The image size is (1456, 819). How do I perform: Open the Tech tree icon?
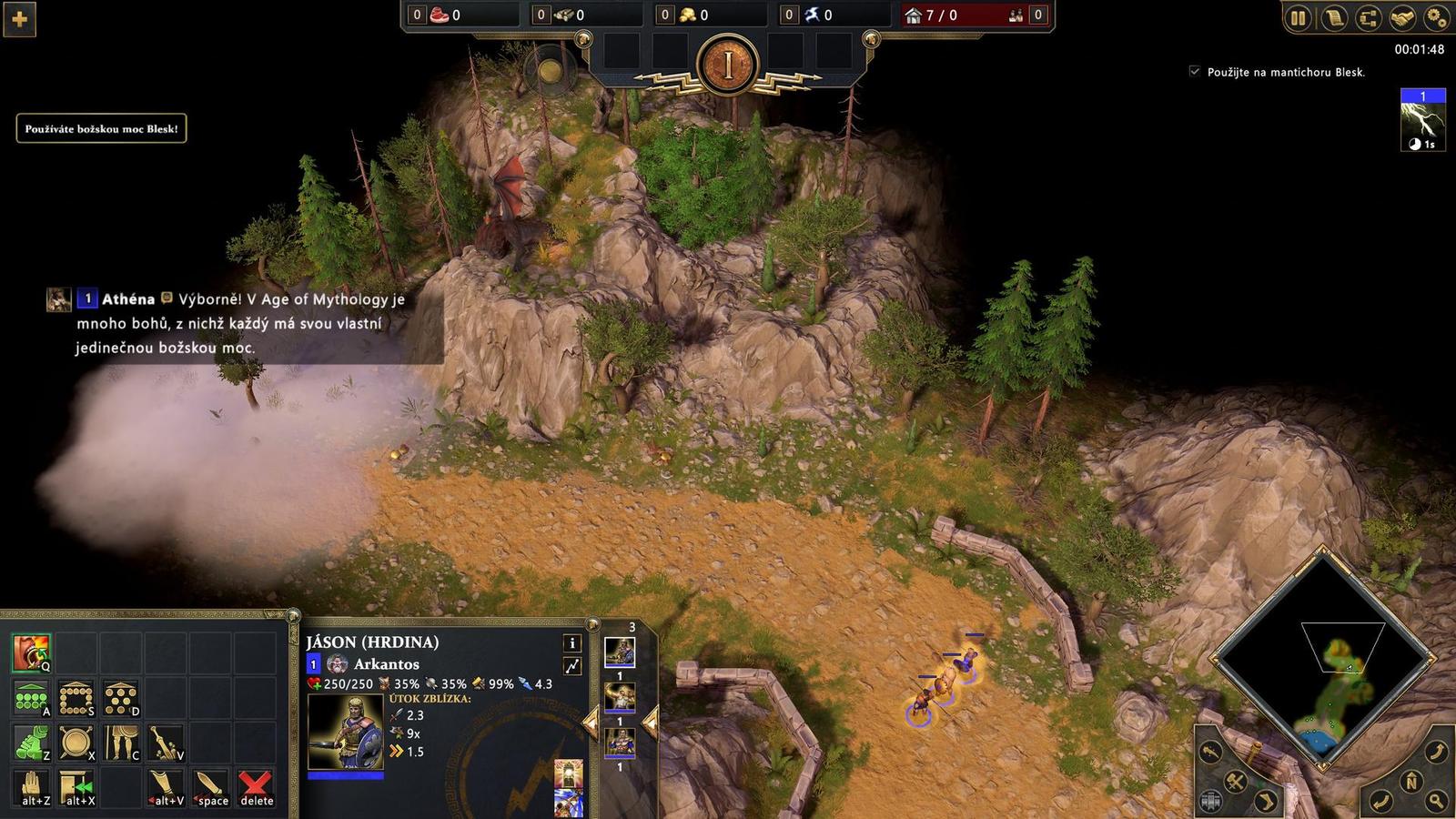1368,18
